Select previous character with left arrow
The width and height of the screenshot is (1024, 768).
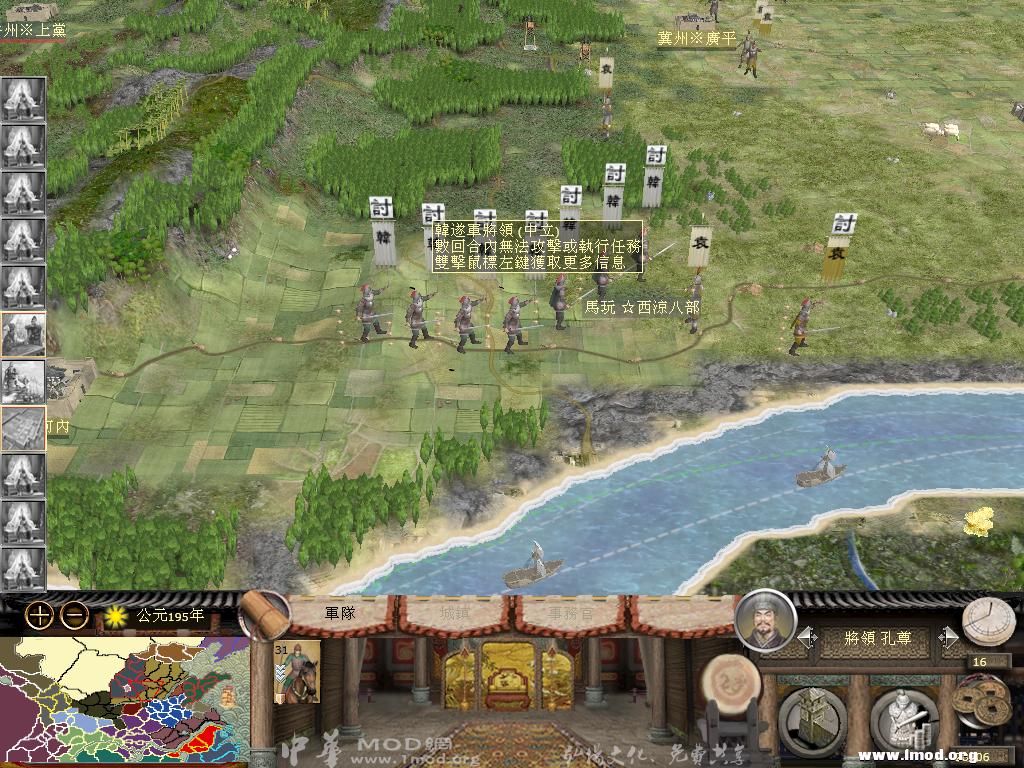pyautogui.click(x=806, y=637)
